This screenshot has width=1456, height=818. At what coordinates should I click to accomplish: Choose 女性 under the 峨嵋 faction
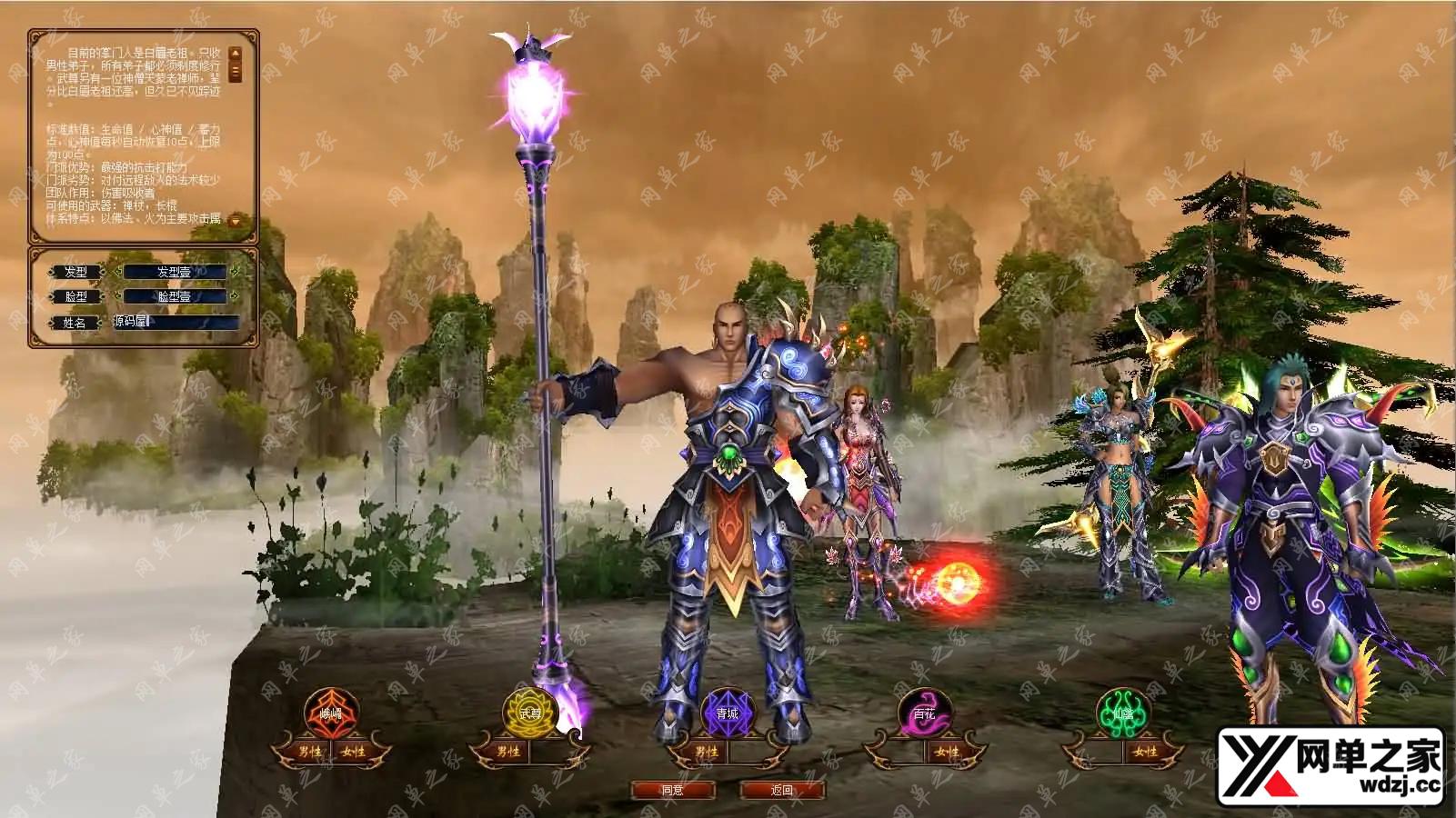pyautogui.click(x=354, y=753)
